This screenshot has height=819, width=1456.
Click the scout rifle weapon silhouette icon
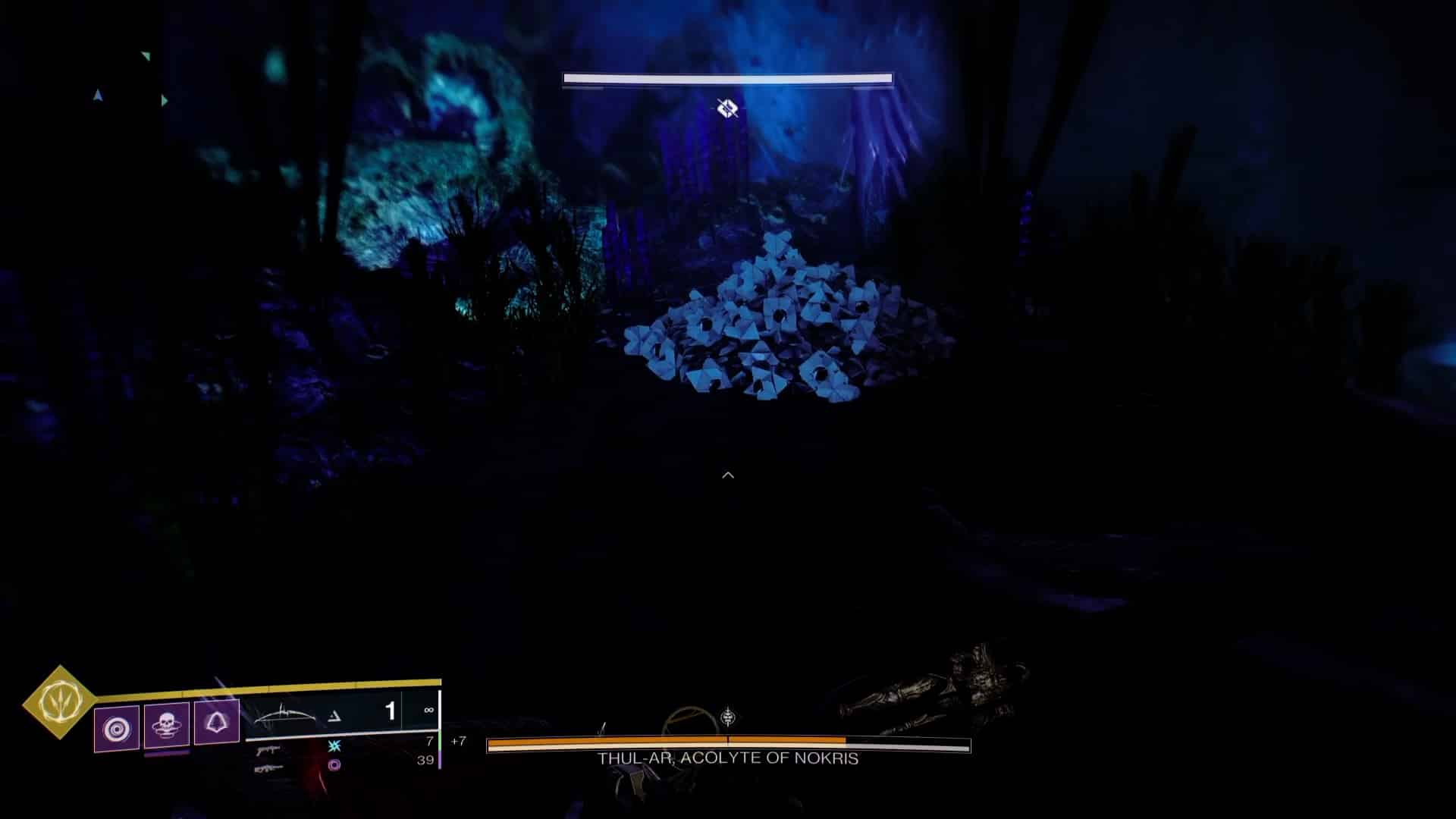pyautogui.click(x=267, y=769)
